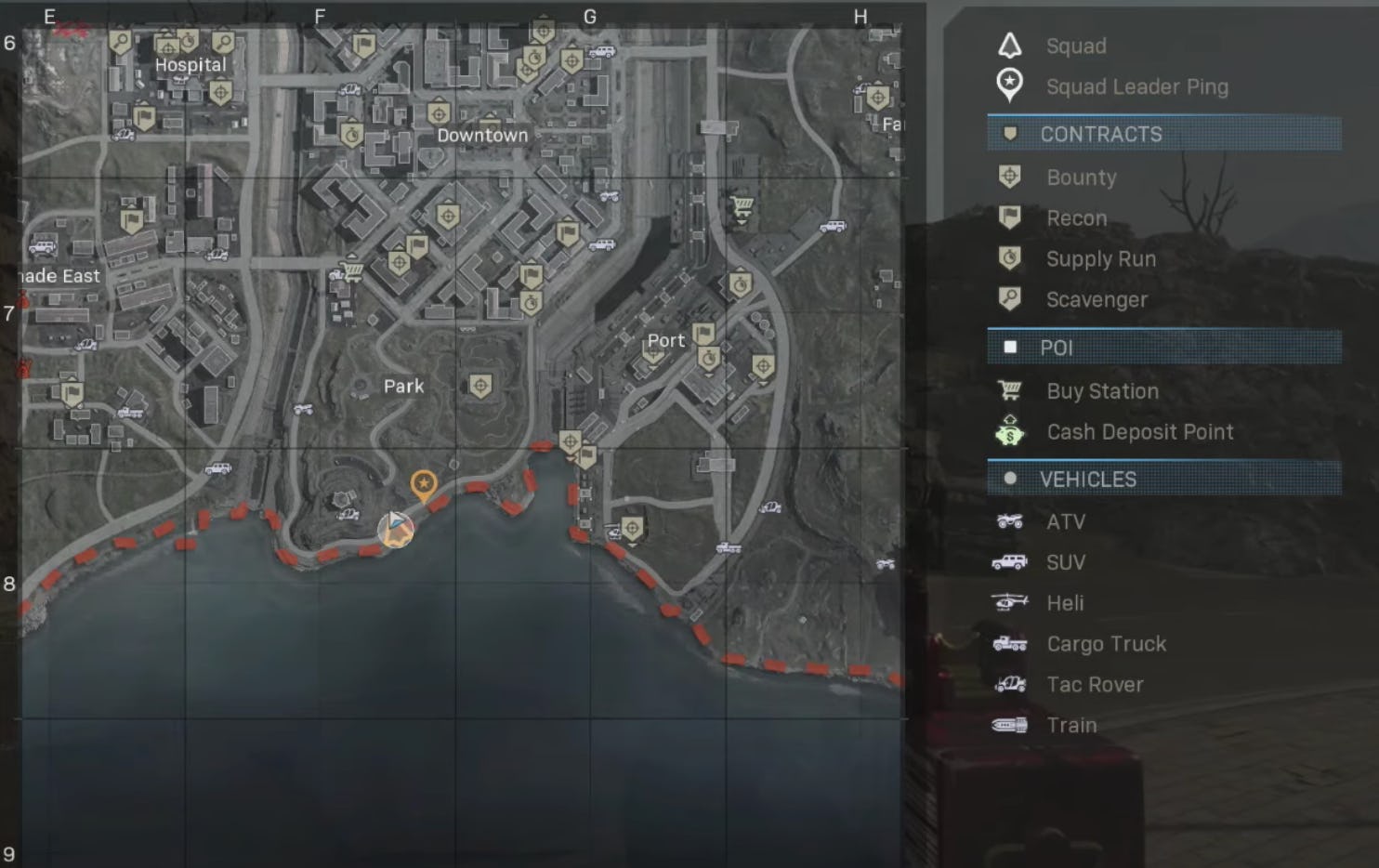Toggle the ATV vehicle legend entry
1379x868 pixels.
(1066, 521)
